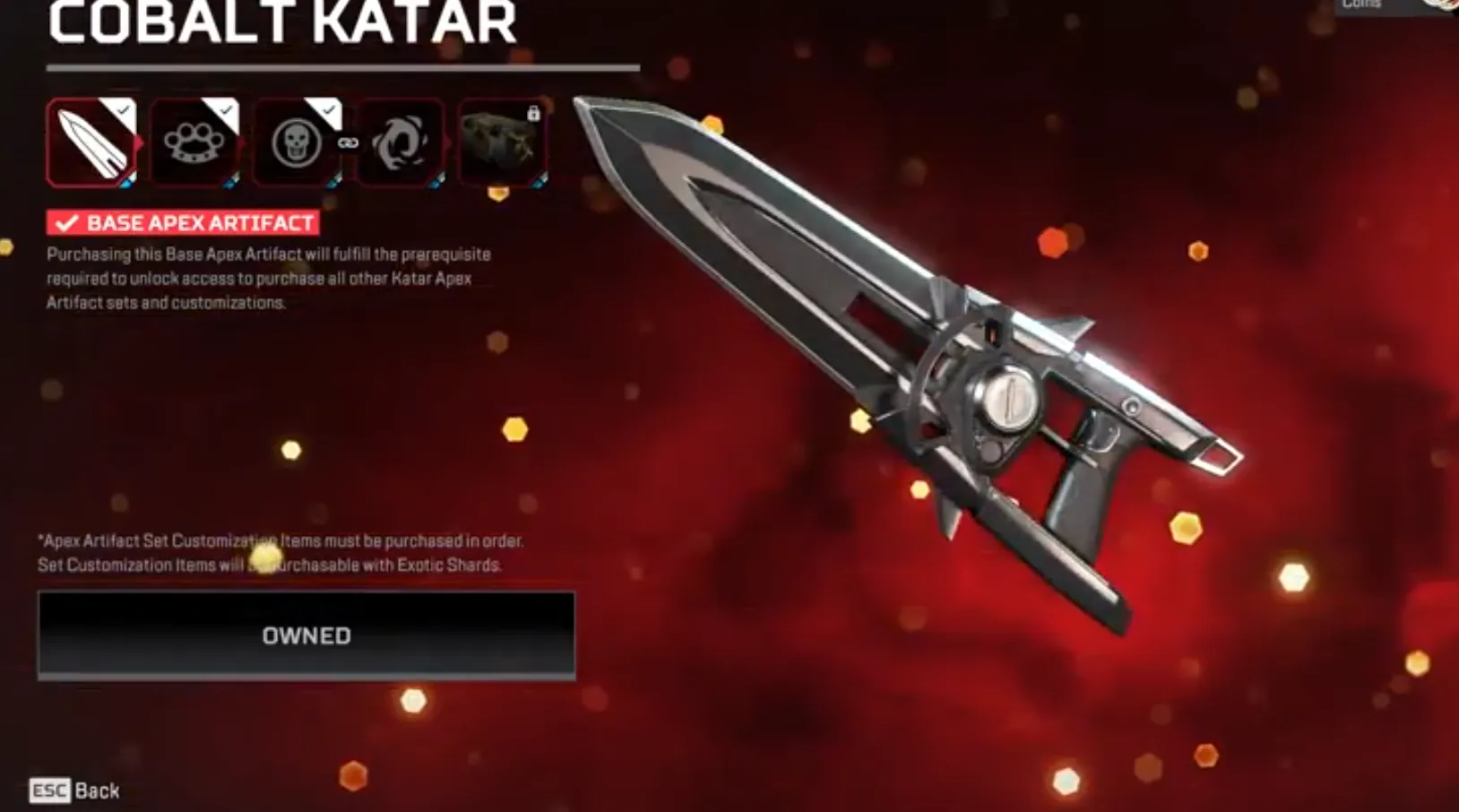Select the brass knuckles artifact icon
The image size is (1459, 812).
coord(193,143)
